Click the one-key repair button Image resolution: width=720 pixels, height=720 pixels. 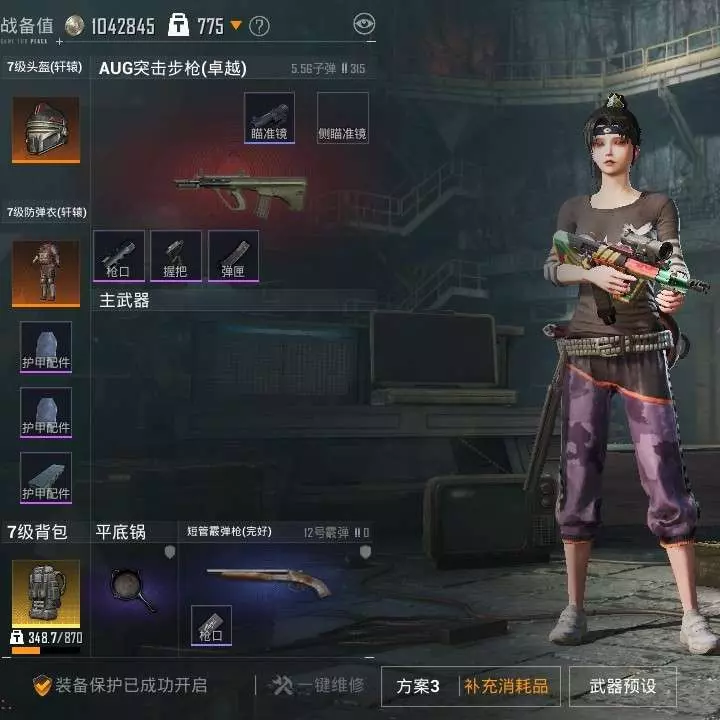(x=318, y=686)
